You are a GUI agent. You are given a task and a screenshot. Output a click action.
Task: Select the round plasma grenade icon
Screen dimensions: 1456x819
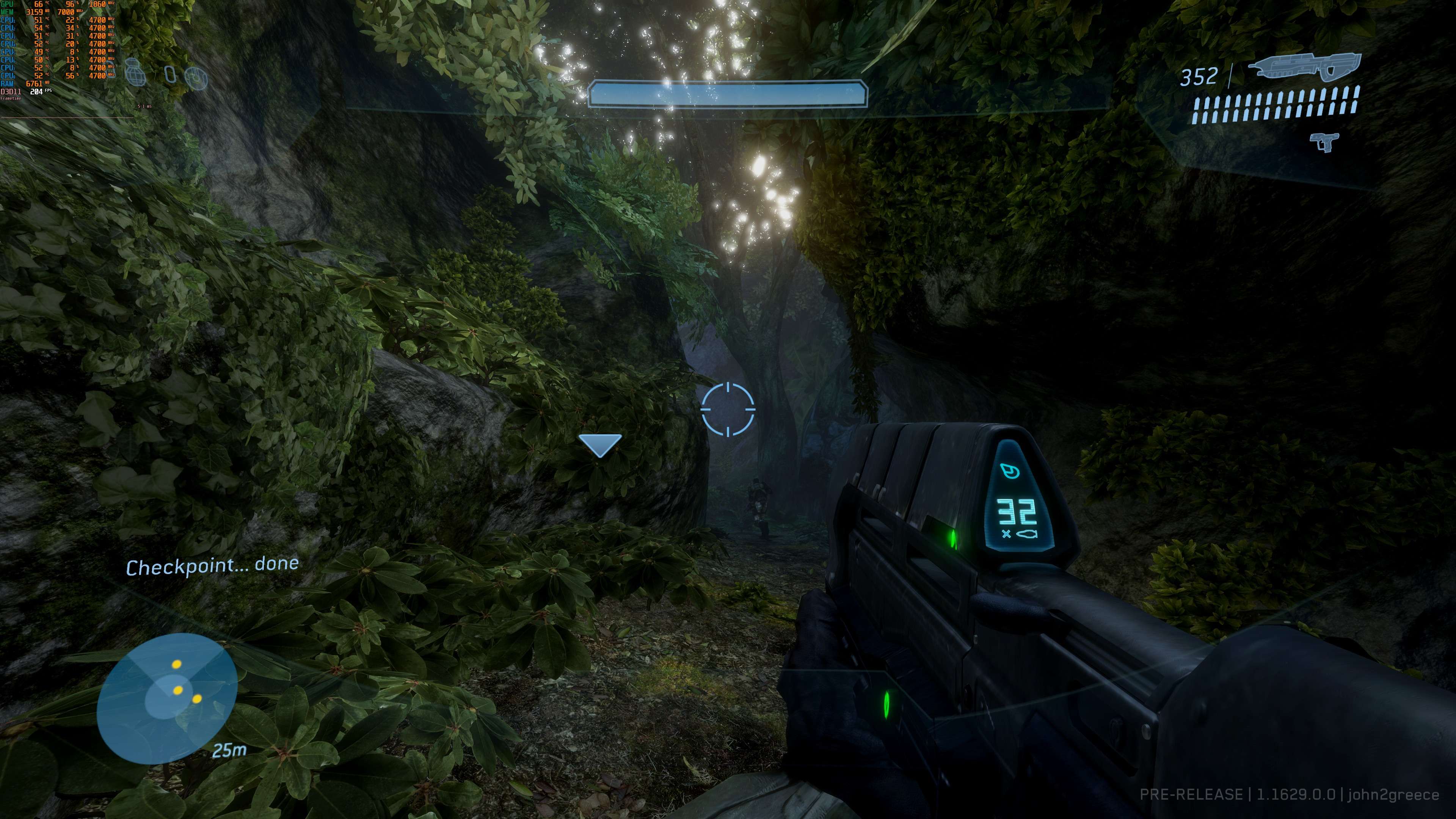[196, 78]
